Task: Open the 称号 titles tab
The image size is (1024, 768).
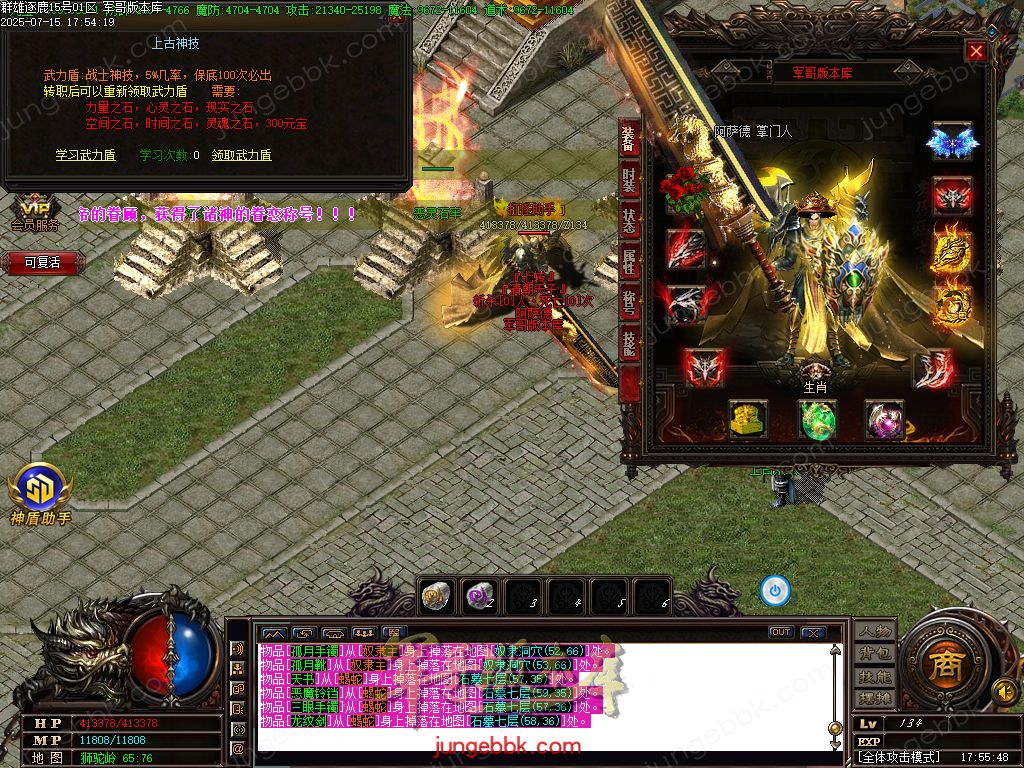Action: 629,303
